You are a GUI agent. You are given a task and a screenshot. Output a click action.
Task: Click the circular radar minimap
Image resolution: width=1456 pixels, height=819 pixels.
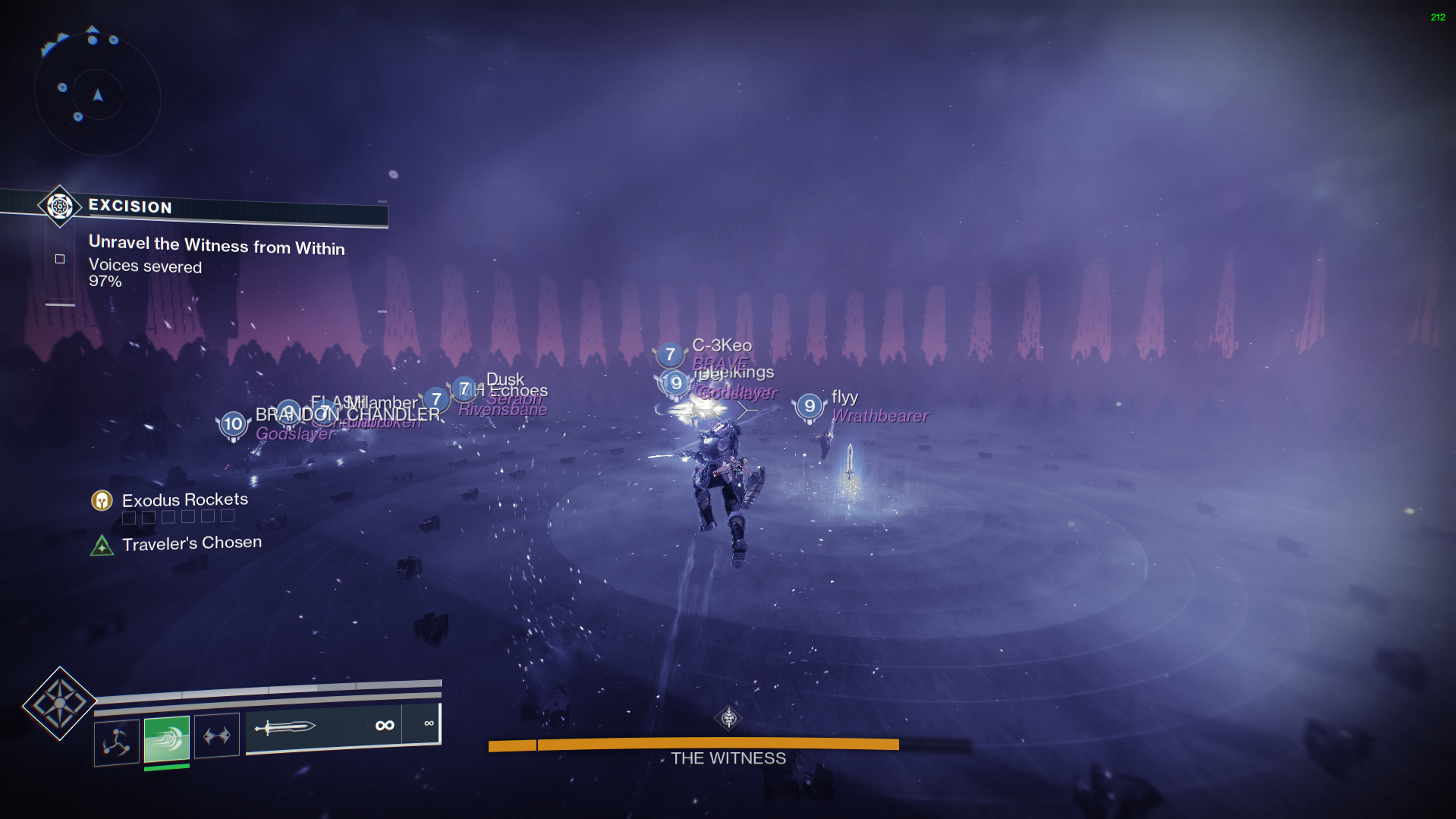97,95
